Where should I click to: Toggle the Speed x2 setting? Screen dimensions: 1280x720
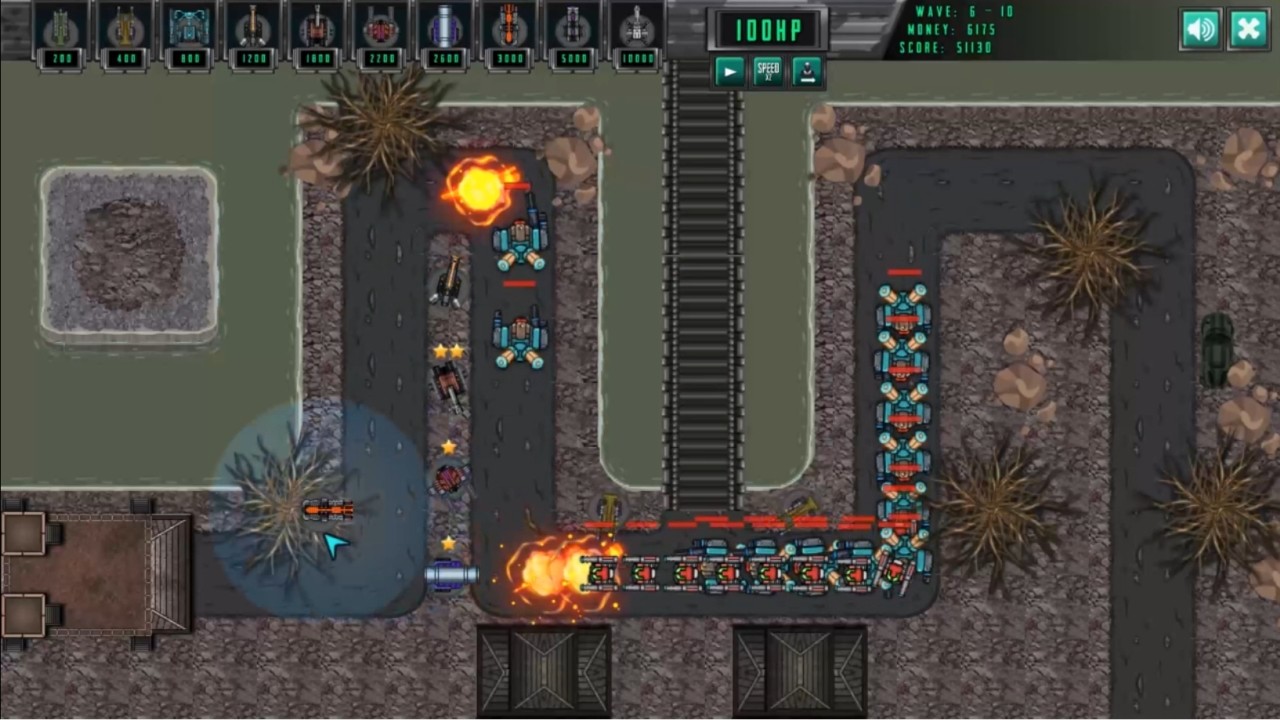click(x=768, y=70)
